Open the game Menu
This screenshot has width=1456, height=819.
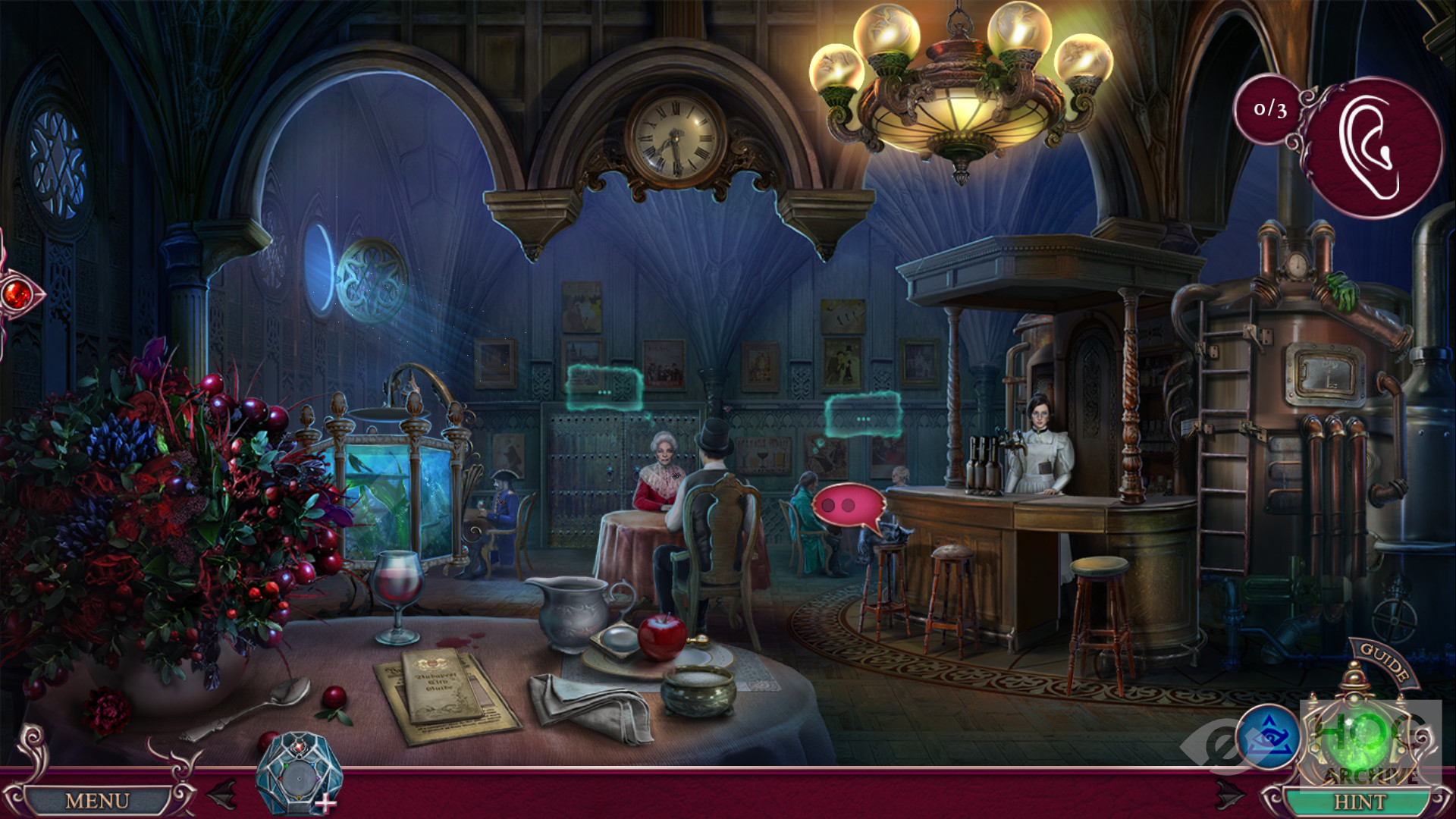[x=97, y=801]
